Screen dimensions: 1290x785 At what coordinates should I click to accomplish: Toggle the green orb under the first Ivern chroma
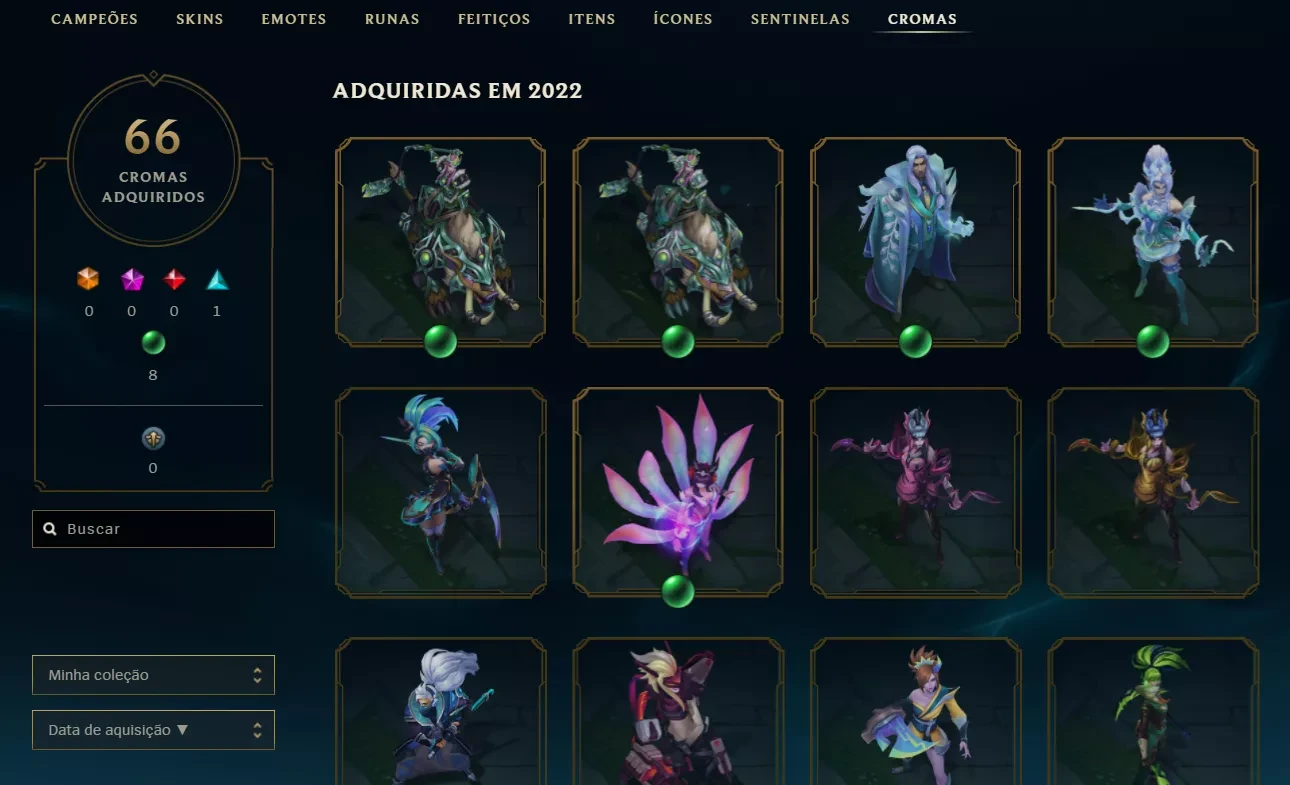point(440,339)
